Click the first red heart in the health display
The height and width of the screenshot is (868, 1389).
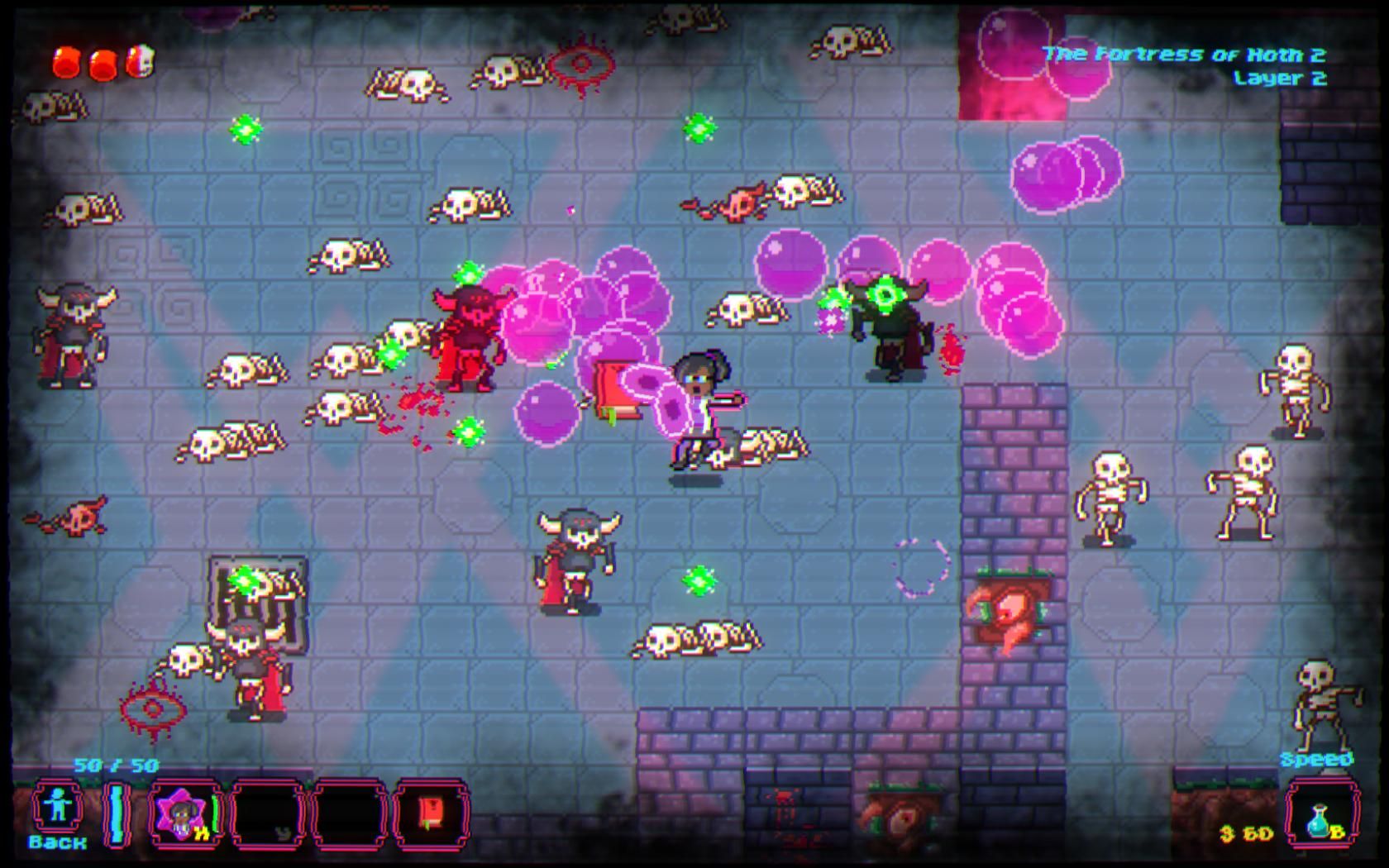click(x=66, y=60)
